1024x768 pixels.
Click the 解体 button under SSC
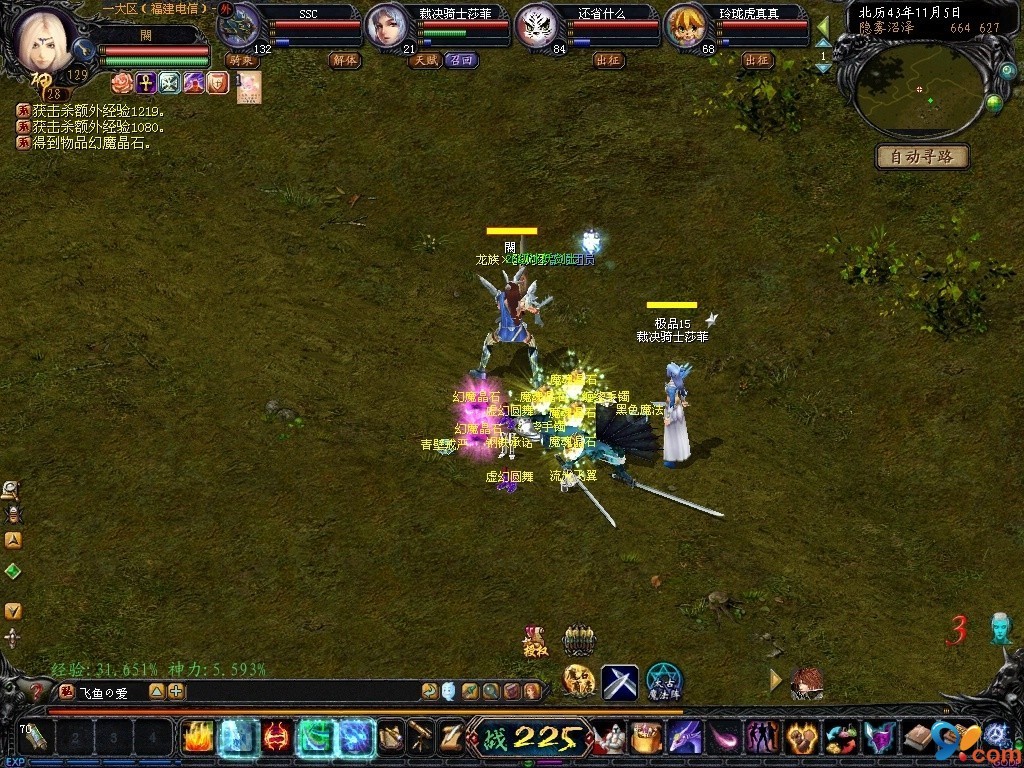click(x=344, y=60)
